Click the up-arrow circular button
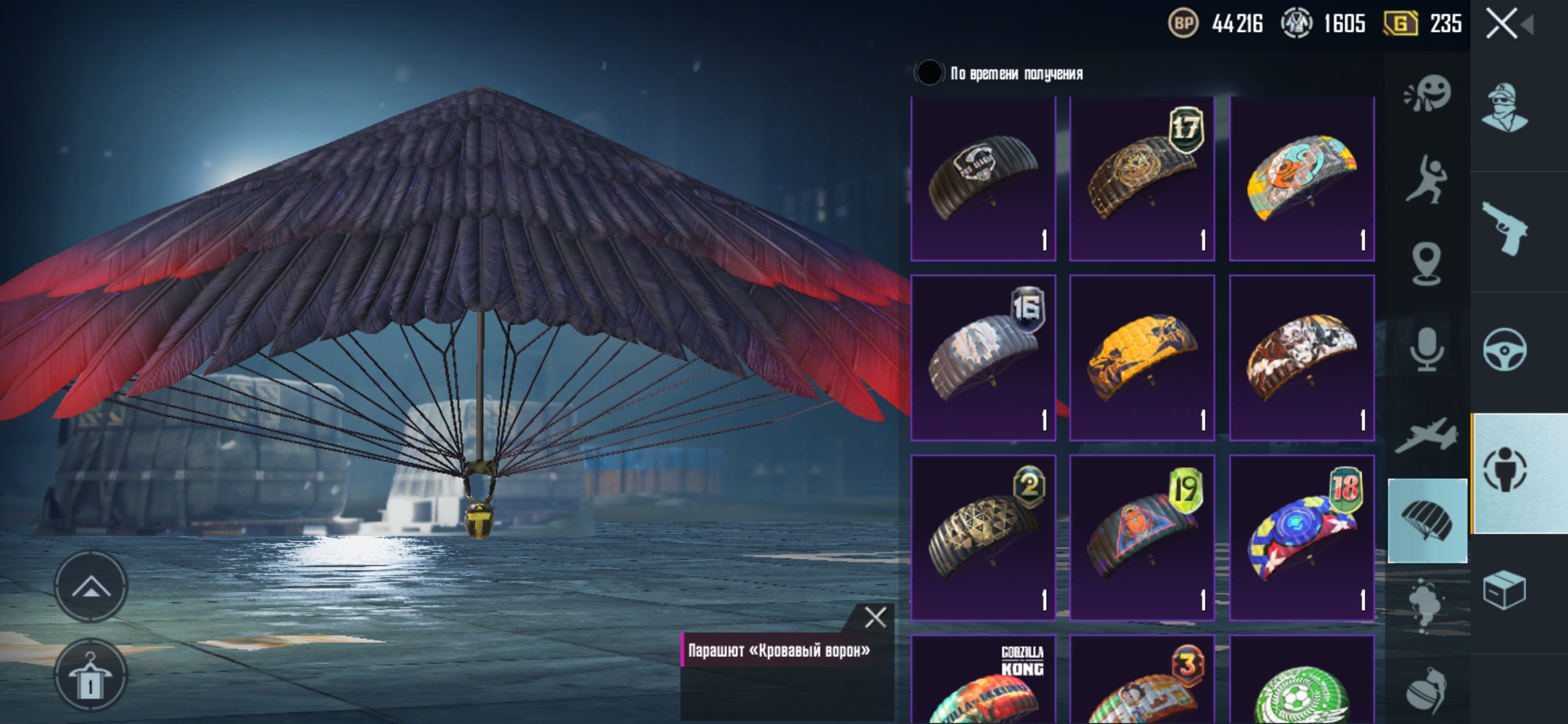The height and width of the screenshot is (724, 1568). pos(90,588)
